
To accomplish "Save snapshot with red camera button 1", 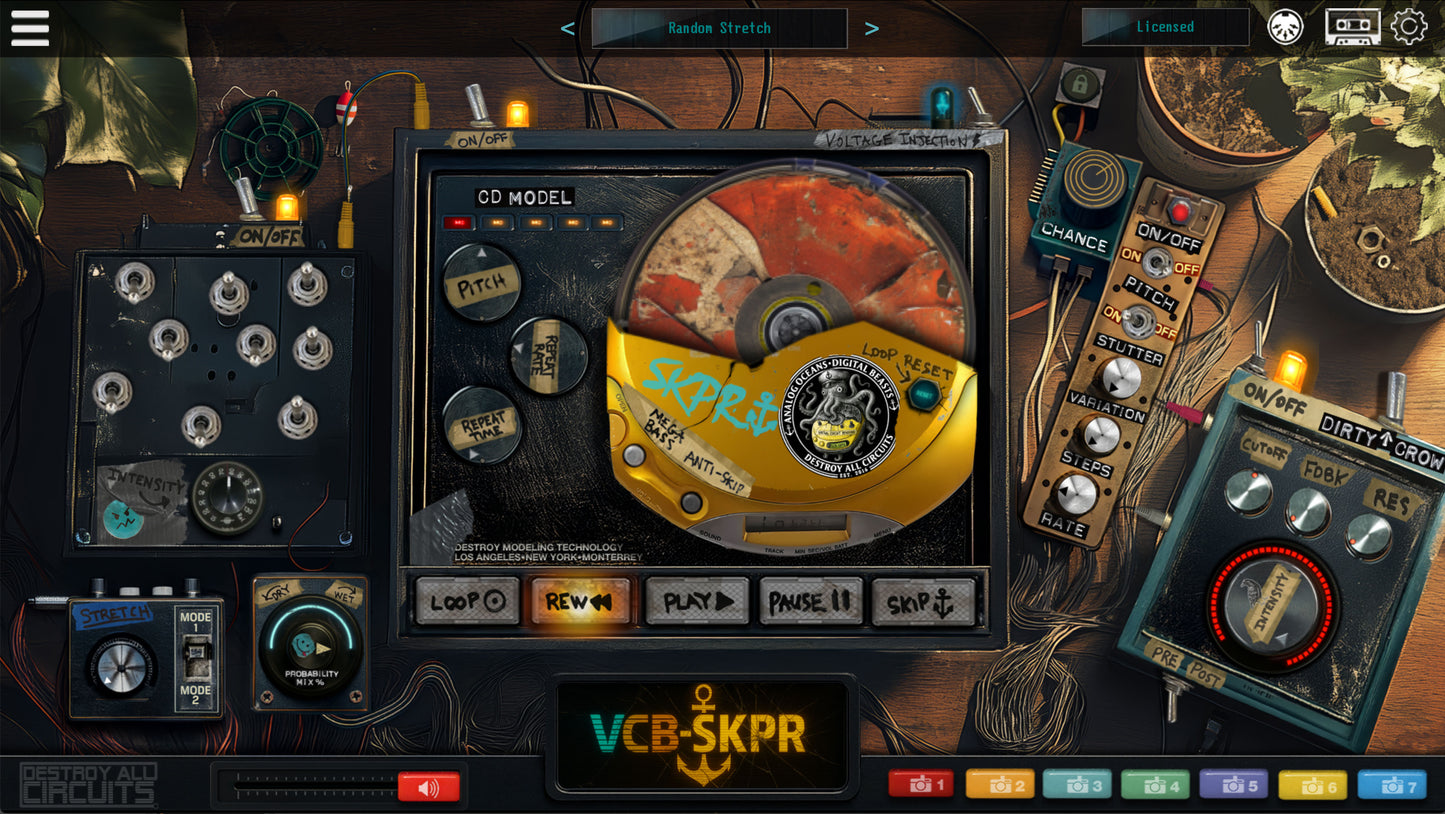I will 920,784.
